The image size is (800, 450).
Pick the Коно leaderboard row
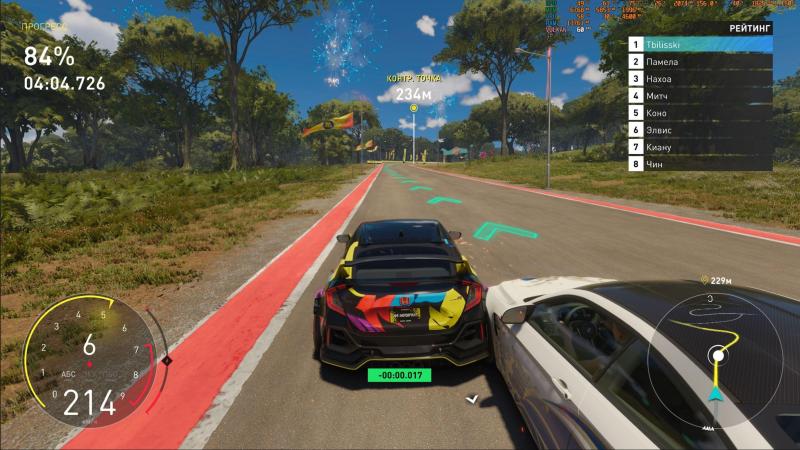[700, 112]
